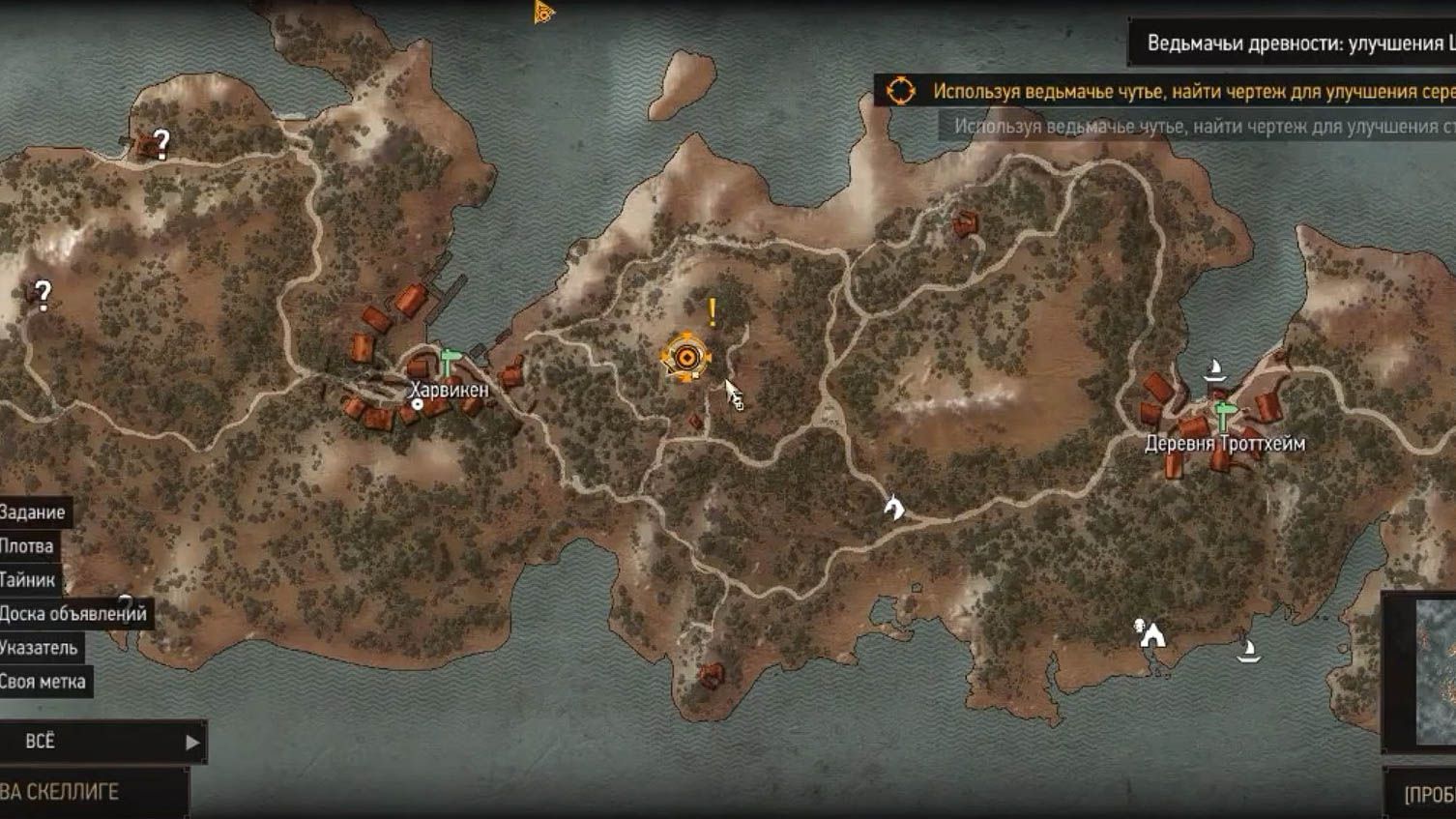
Task: Click the orange quest objective marker
Action: click(x=686, y=358)
